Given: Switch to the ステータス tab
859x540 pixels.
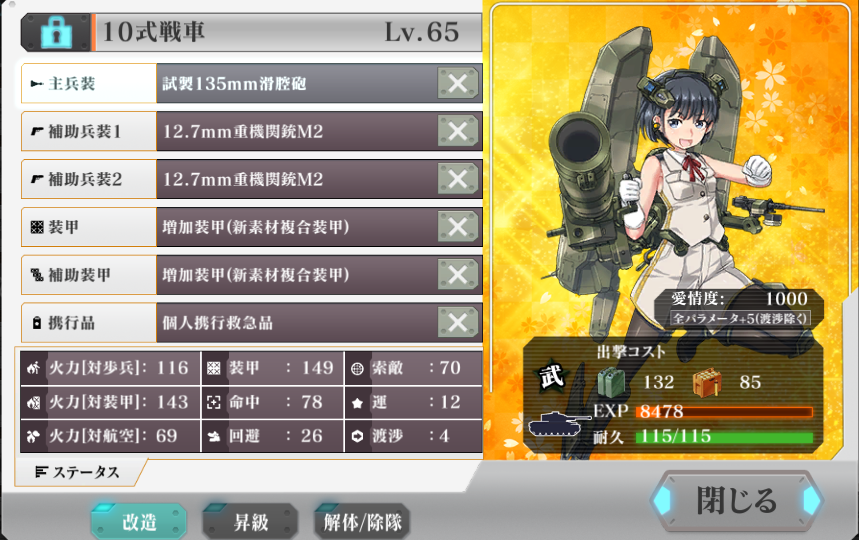Looking at the screenshot, I should (78, 472).
